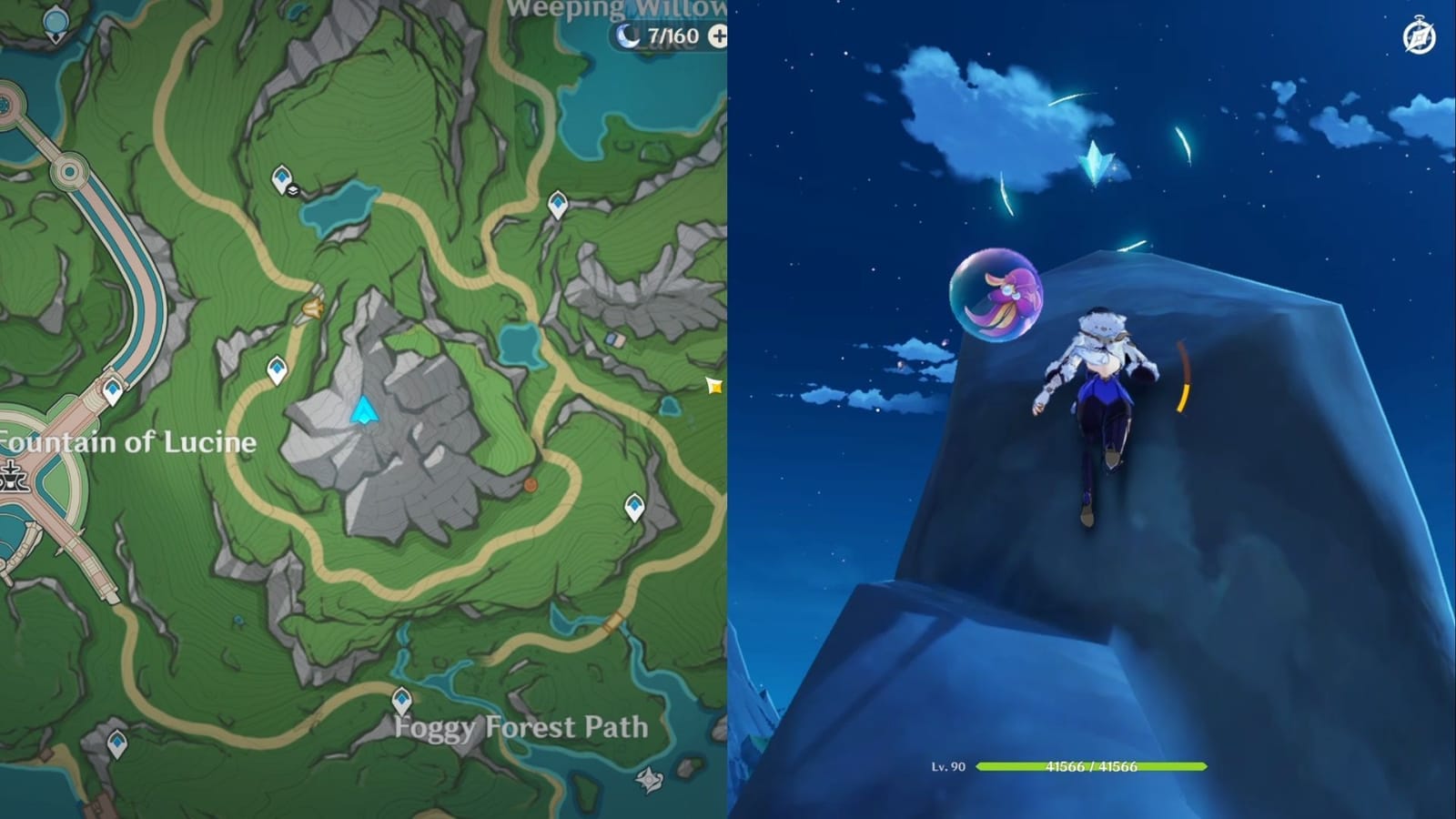Select the teleport waypoint near Foggy Forest Path
This screenshot has height=819, width=1456.
(x=400, y=700)
